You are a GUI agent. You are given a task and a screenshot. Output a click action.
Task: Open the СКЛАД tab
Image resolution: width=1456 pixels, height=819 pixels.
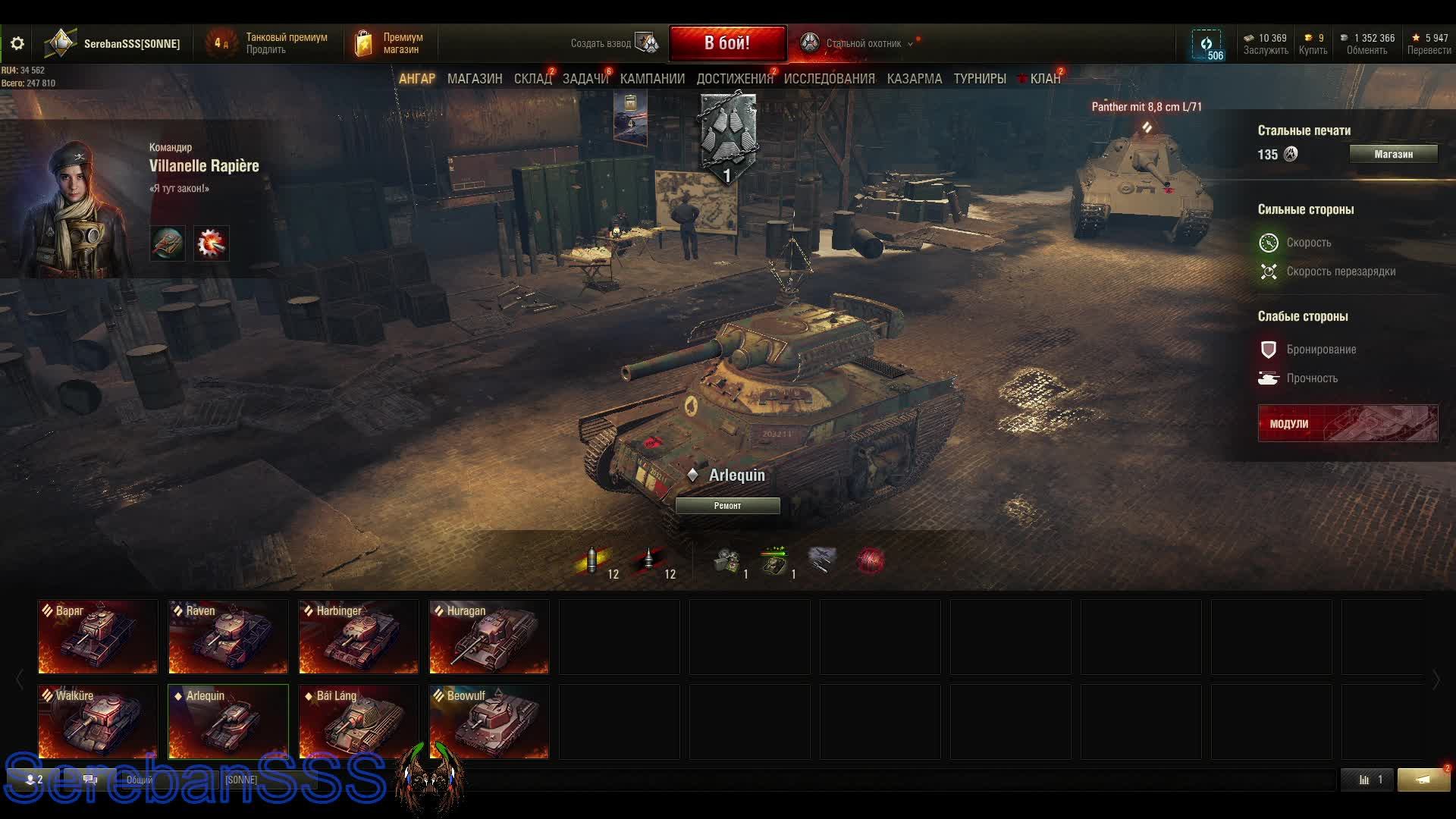pyautogui.click(x=532, y=79)
